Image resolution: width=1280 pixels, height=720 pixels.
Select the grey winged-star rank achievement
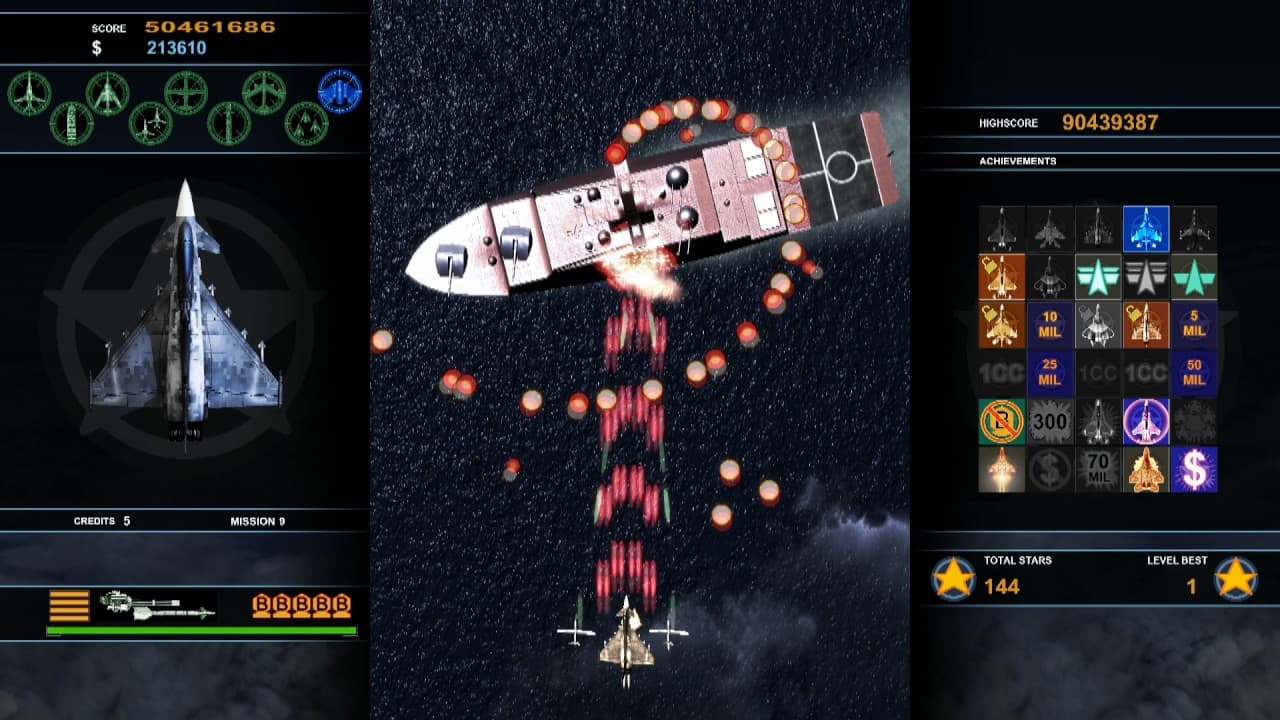(x=1145, y=277)
